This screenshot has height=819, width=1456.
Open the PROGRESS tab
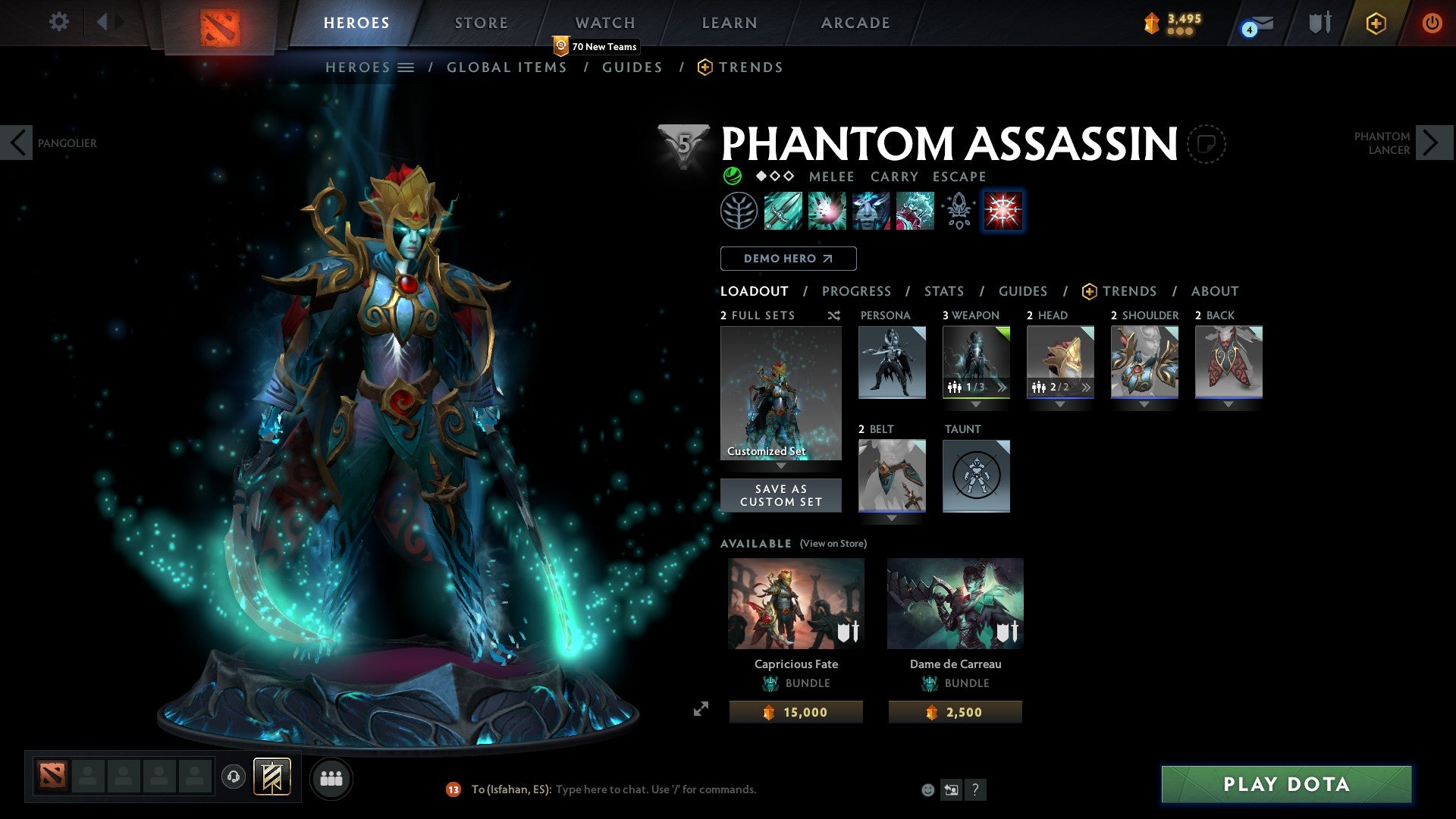click(857, 290)
